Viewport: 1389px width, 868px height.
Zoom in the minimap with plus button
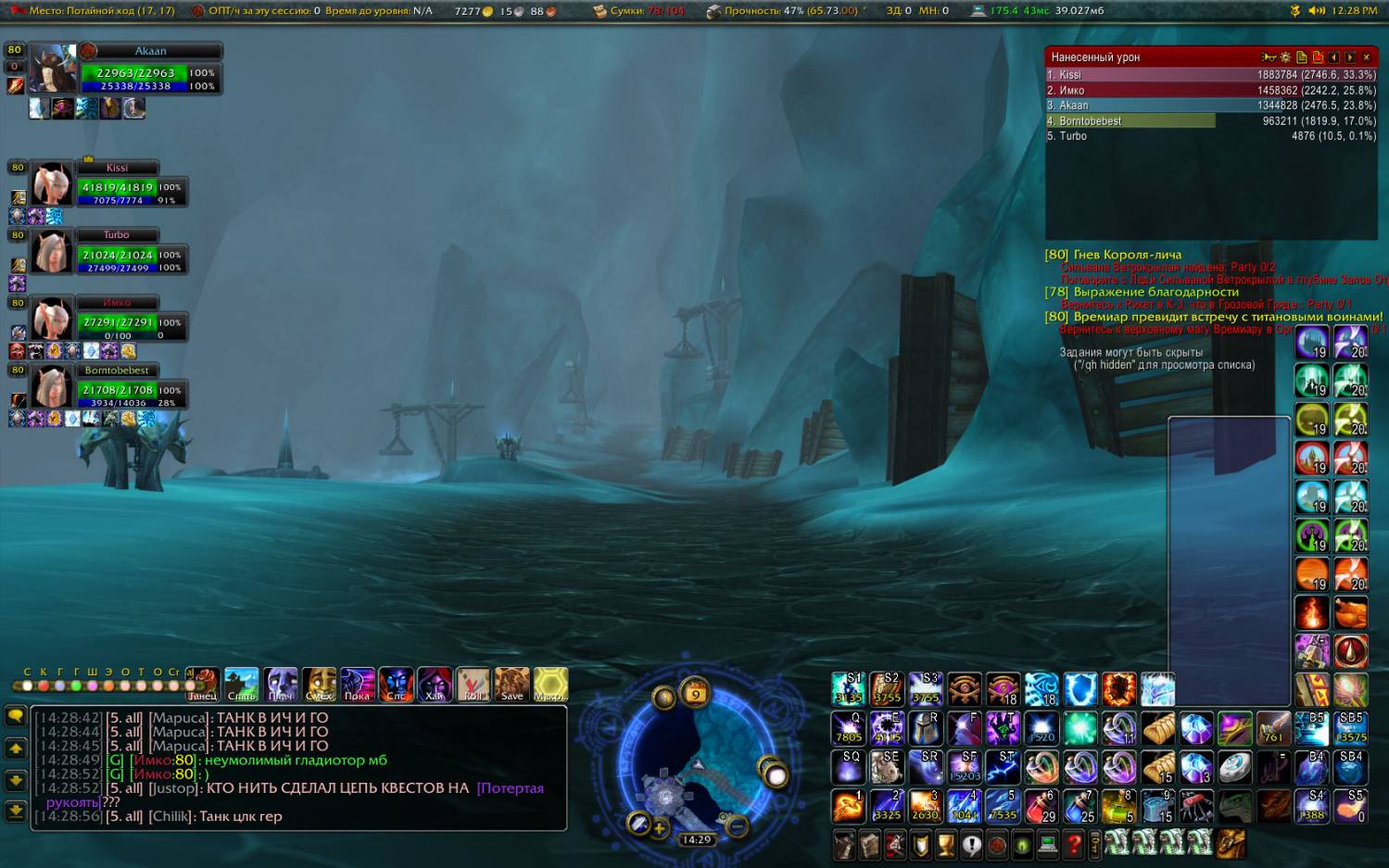click(x=659, y=827)
